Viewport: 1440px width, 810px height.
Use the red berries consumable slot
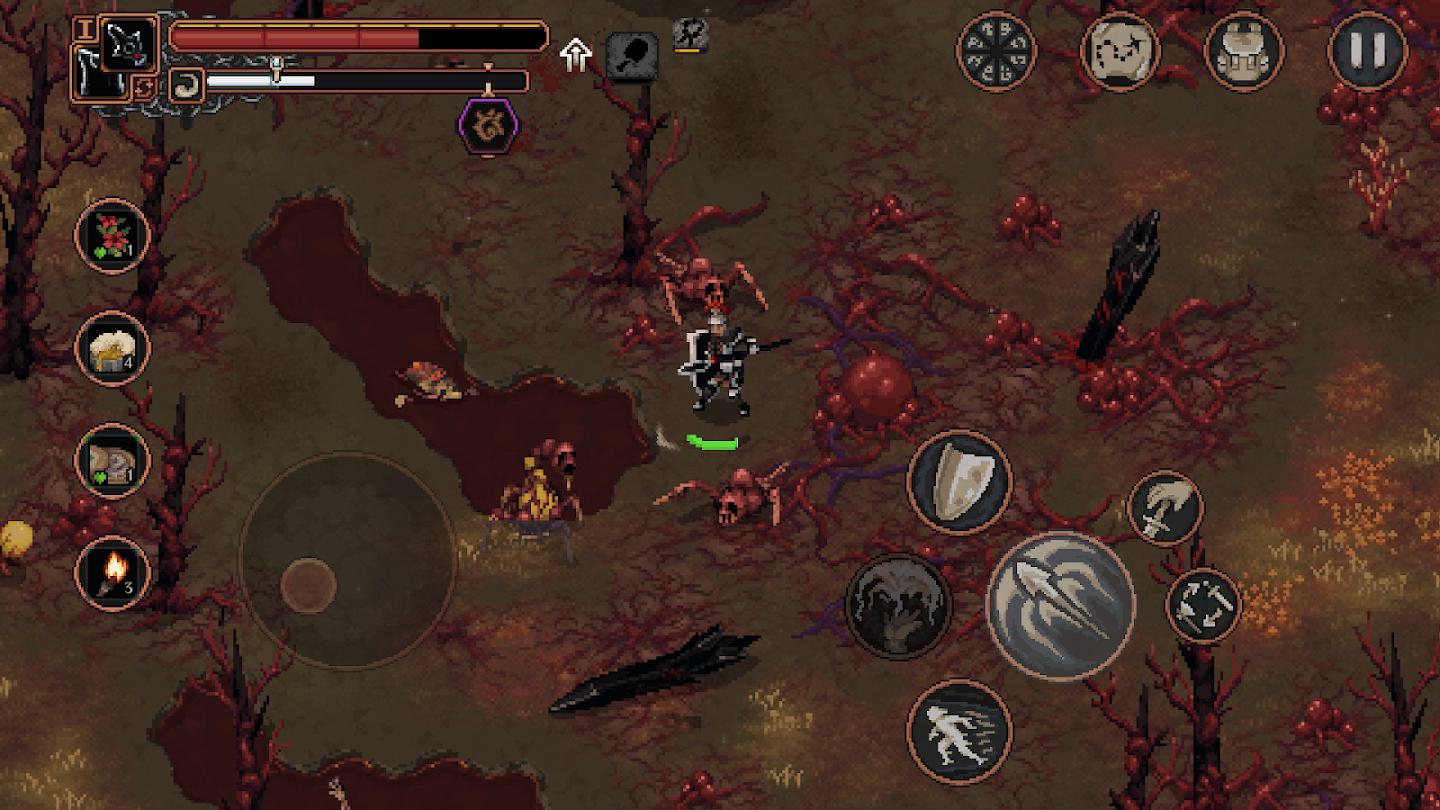pos(112,236)
